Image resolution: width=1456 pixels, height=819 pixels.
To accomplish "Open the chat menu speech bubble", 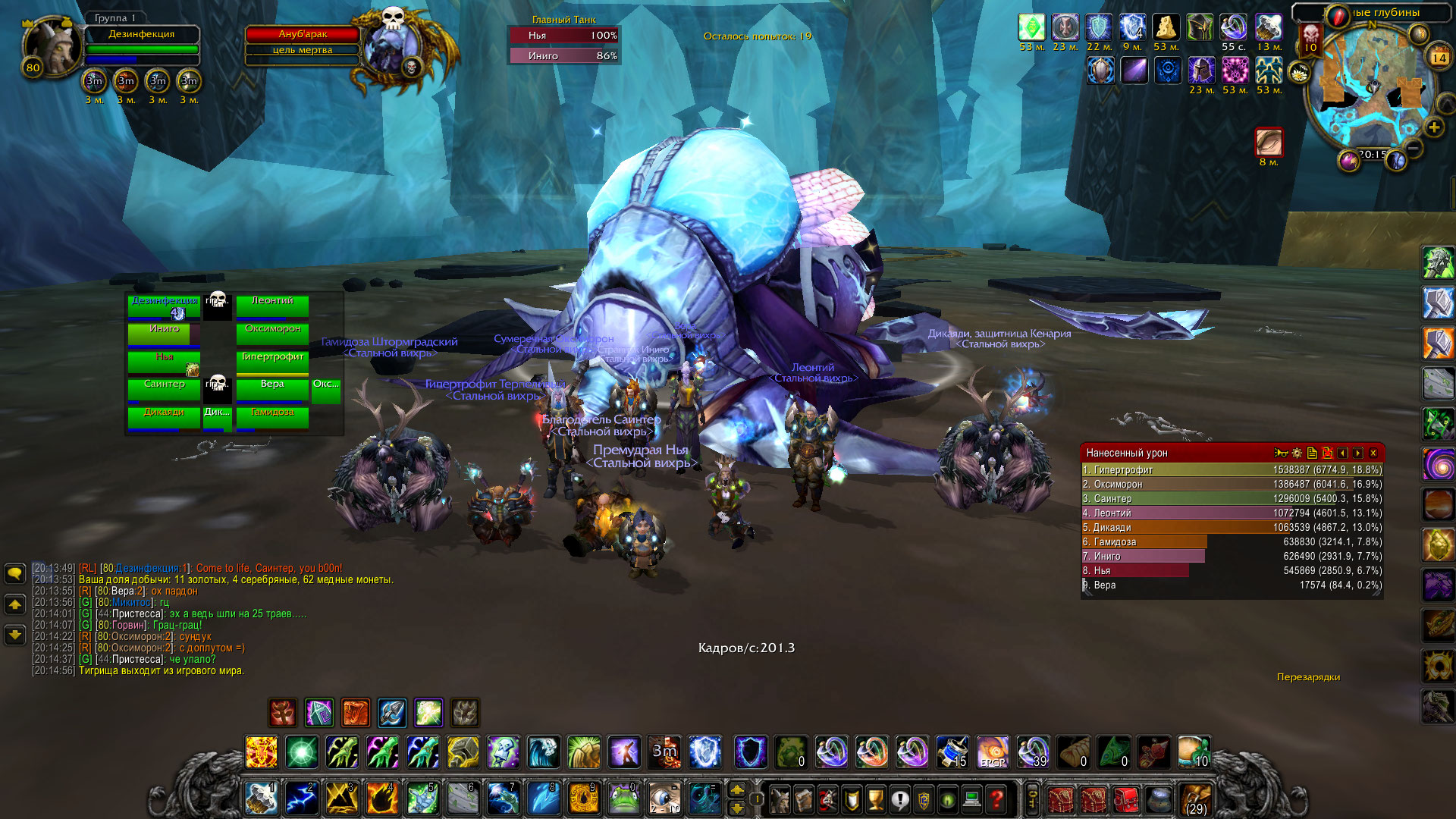I will 15,573.
